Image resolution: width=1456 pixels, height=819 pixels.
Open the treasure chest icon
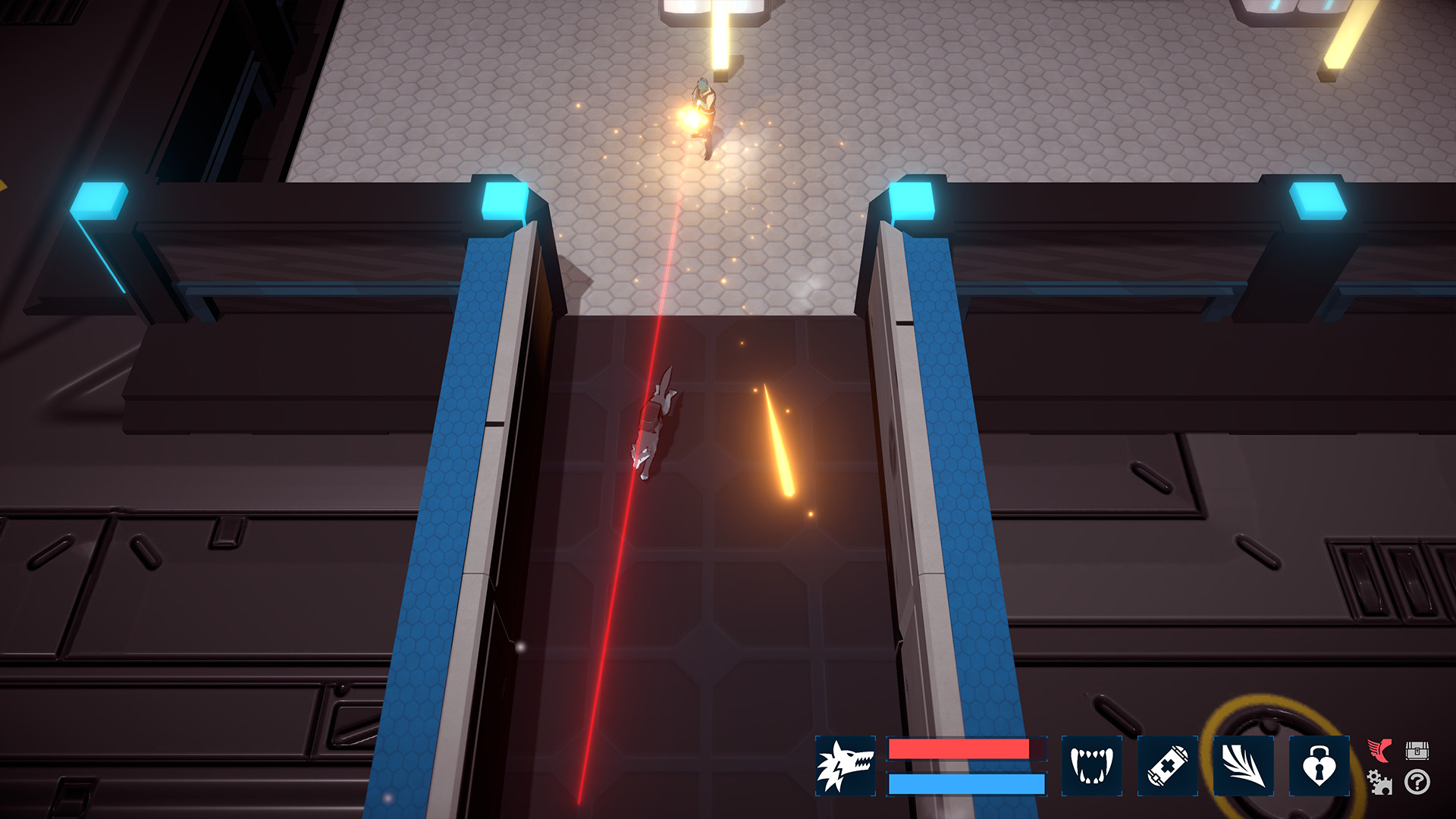pos(1416,751)
